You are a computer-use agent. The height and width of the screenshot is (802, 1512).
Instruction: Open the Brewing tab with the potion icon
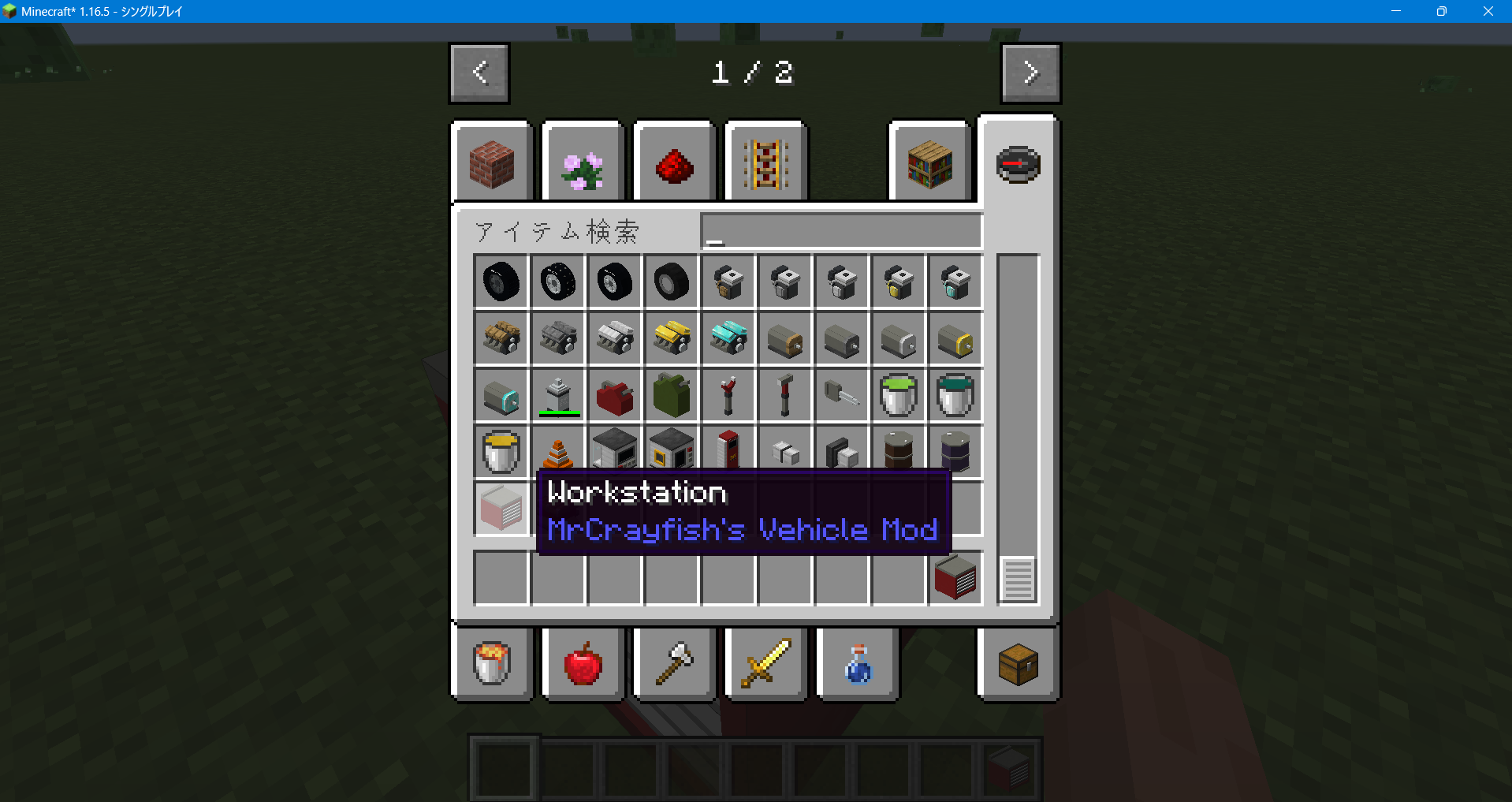(856, 664)
